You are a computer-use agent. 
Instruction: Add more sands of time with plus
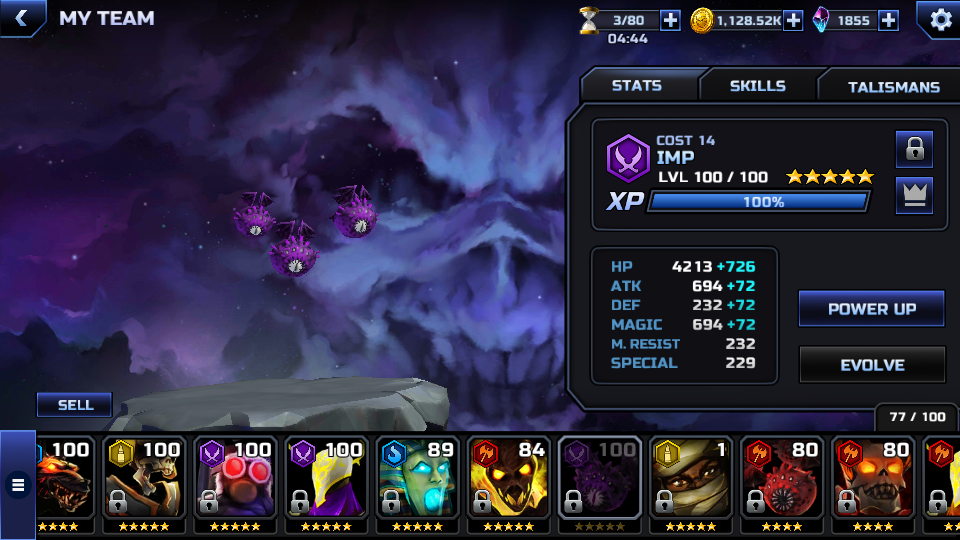point(670,20)
